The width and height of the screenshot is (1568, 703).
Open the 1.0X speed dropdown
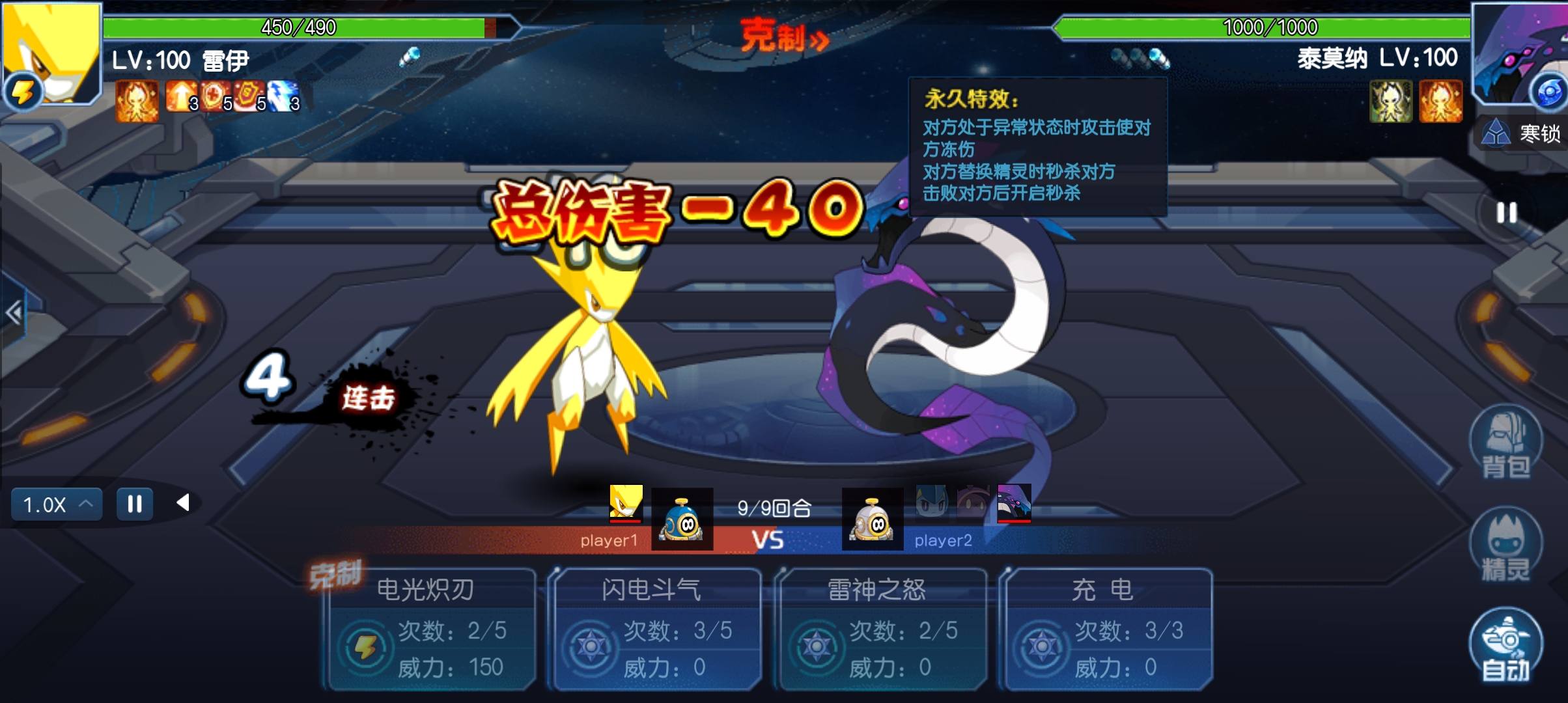click(57, 504)
